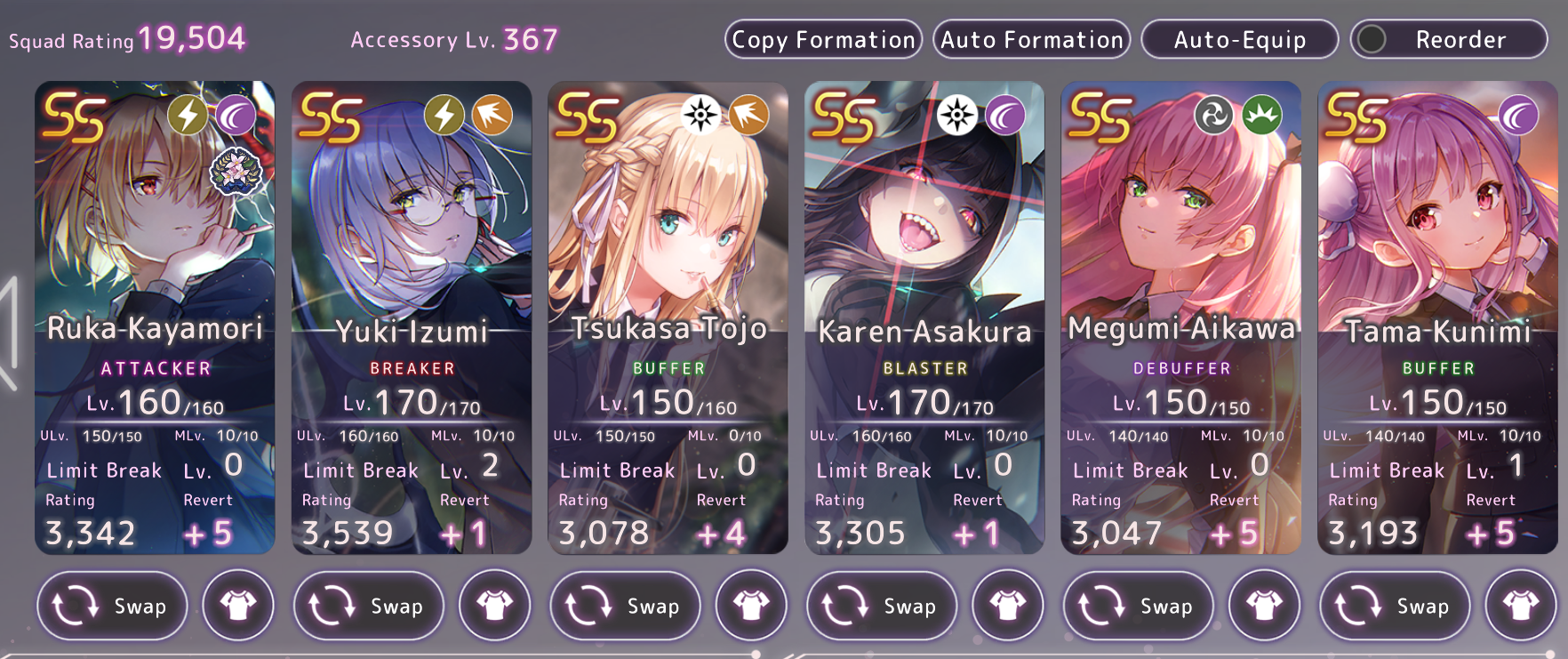Open the outfit button under Ruka Kayamori
This screenshot has height=659, width=1568.
click(238, 606)
